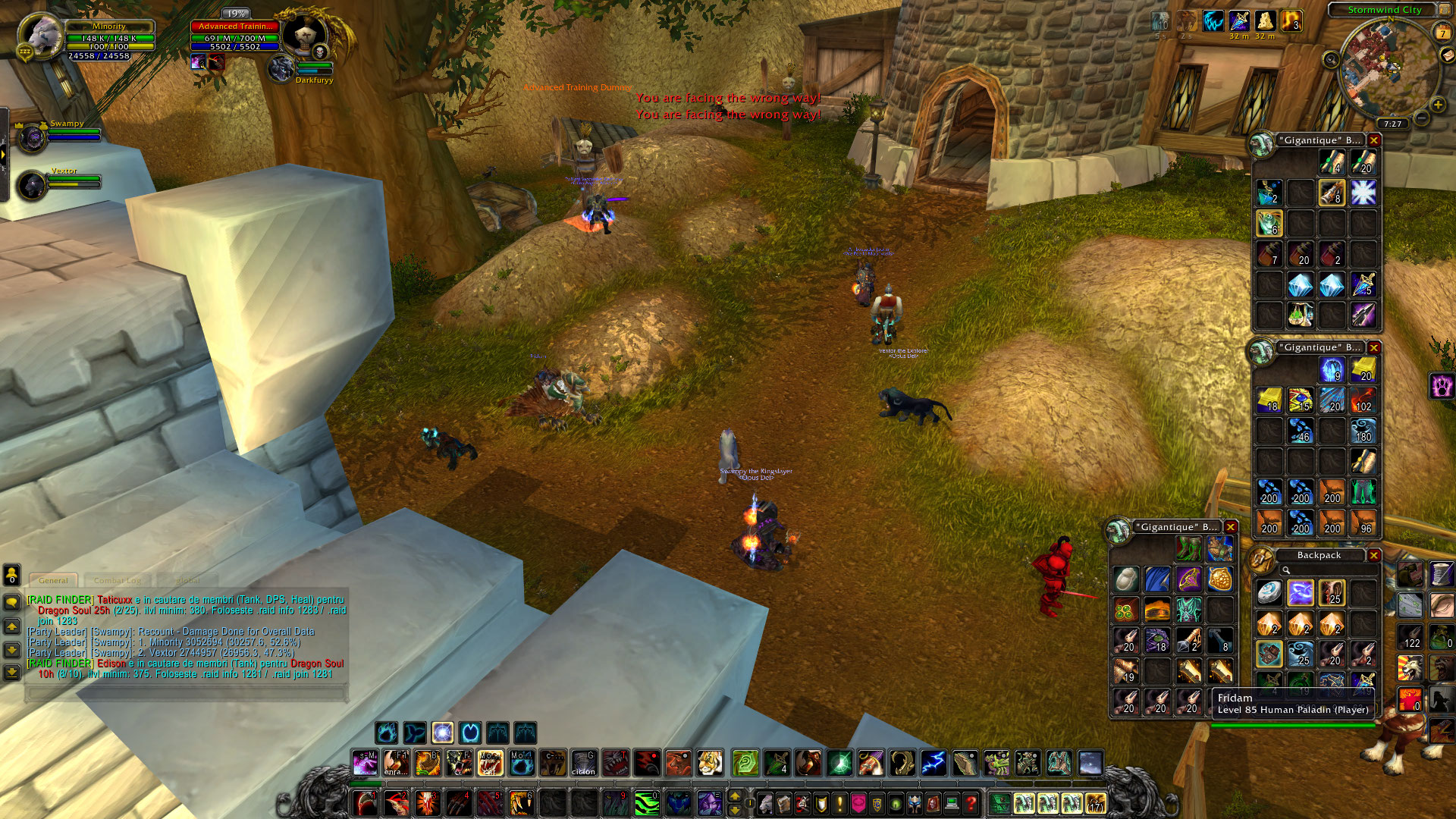Page the action bar up with the arrow
The height and width of the screenshot is (819, 1456).
(734, 796)
